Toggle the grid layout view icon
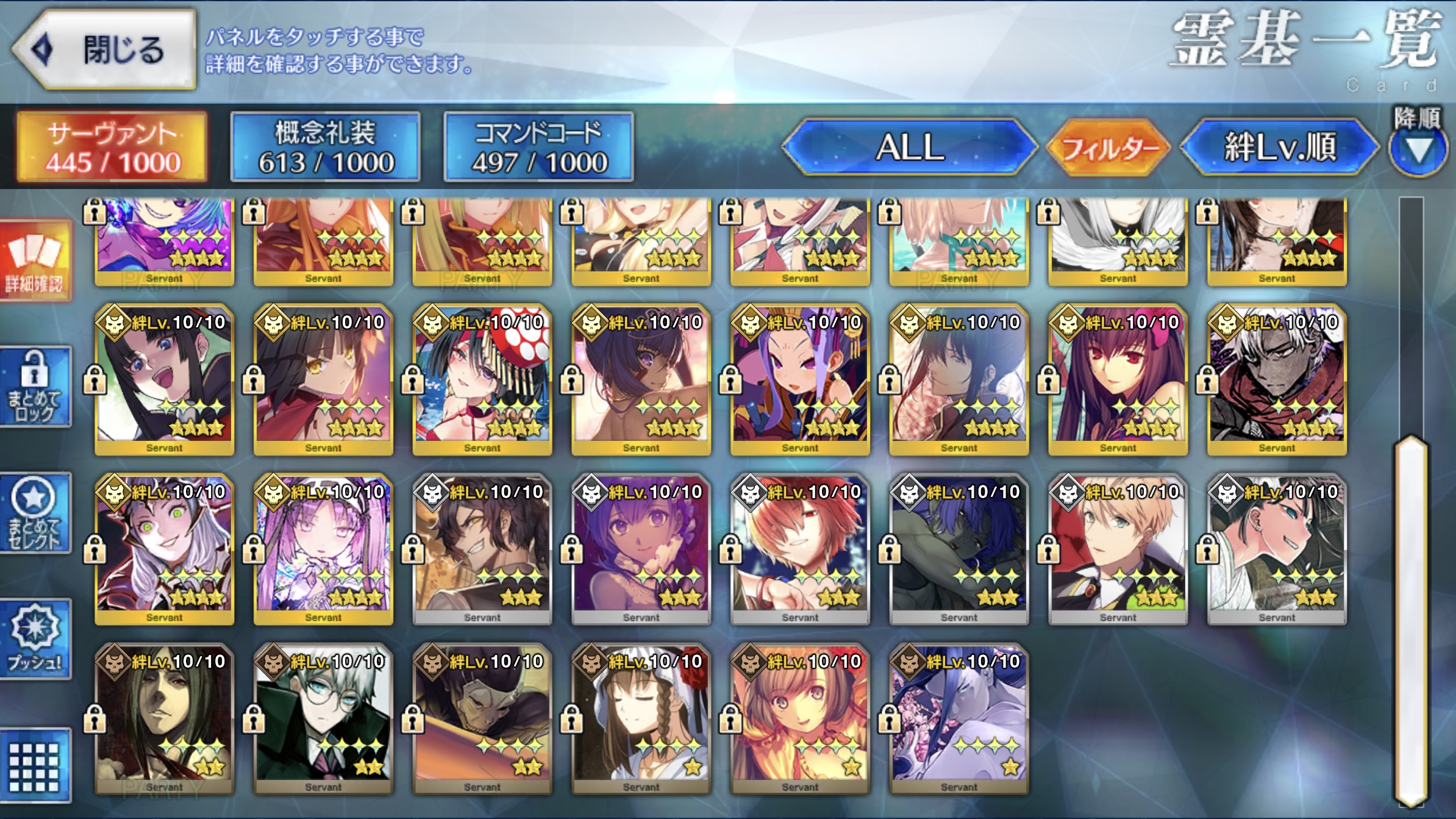 pyautogui.click(x=35, y=766)
